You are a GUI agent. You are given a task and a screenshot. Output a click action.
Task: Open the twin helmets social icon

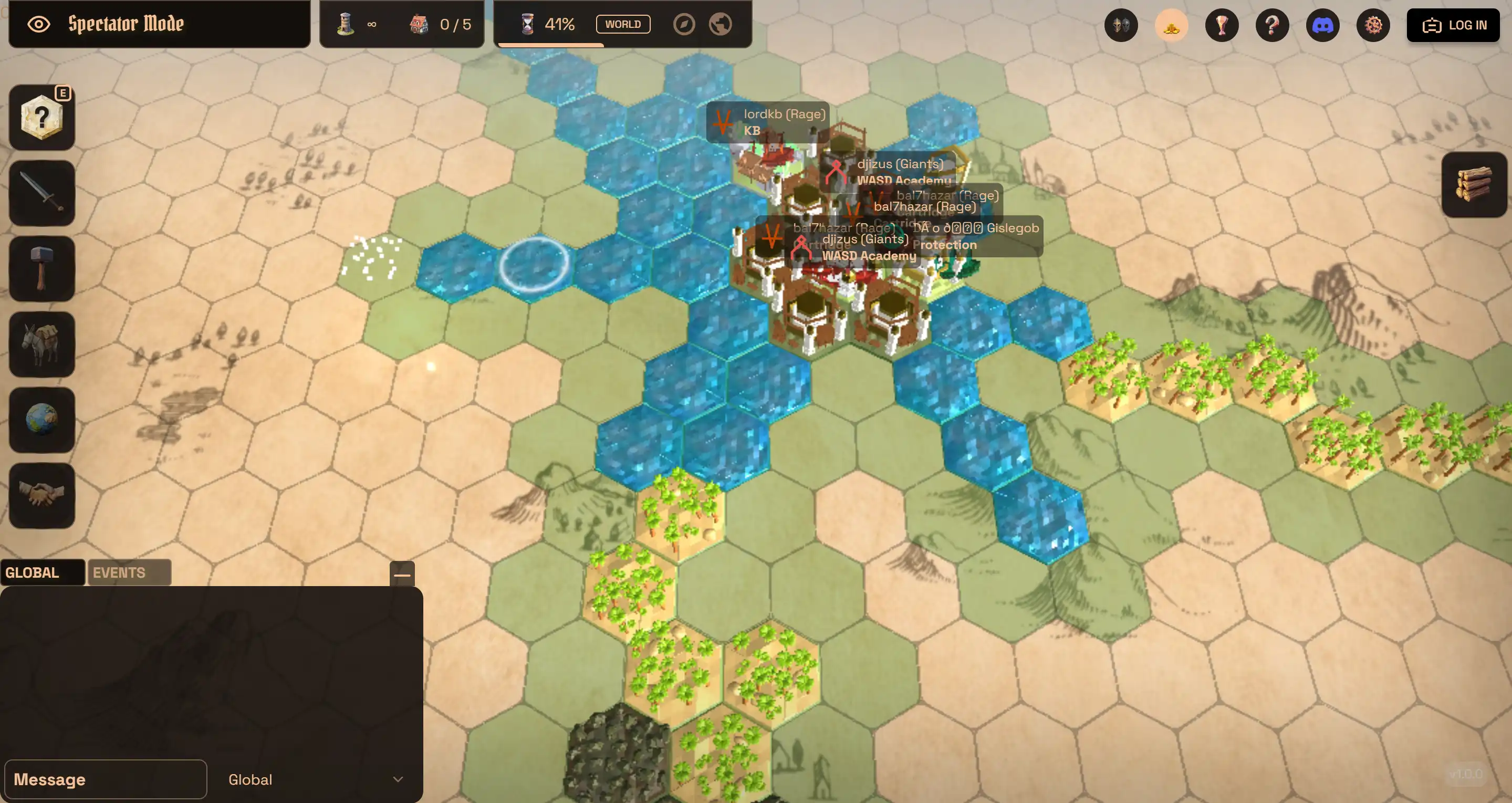[x=1121, y=25]
